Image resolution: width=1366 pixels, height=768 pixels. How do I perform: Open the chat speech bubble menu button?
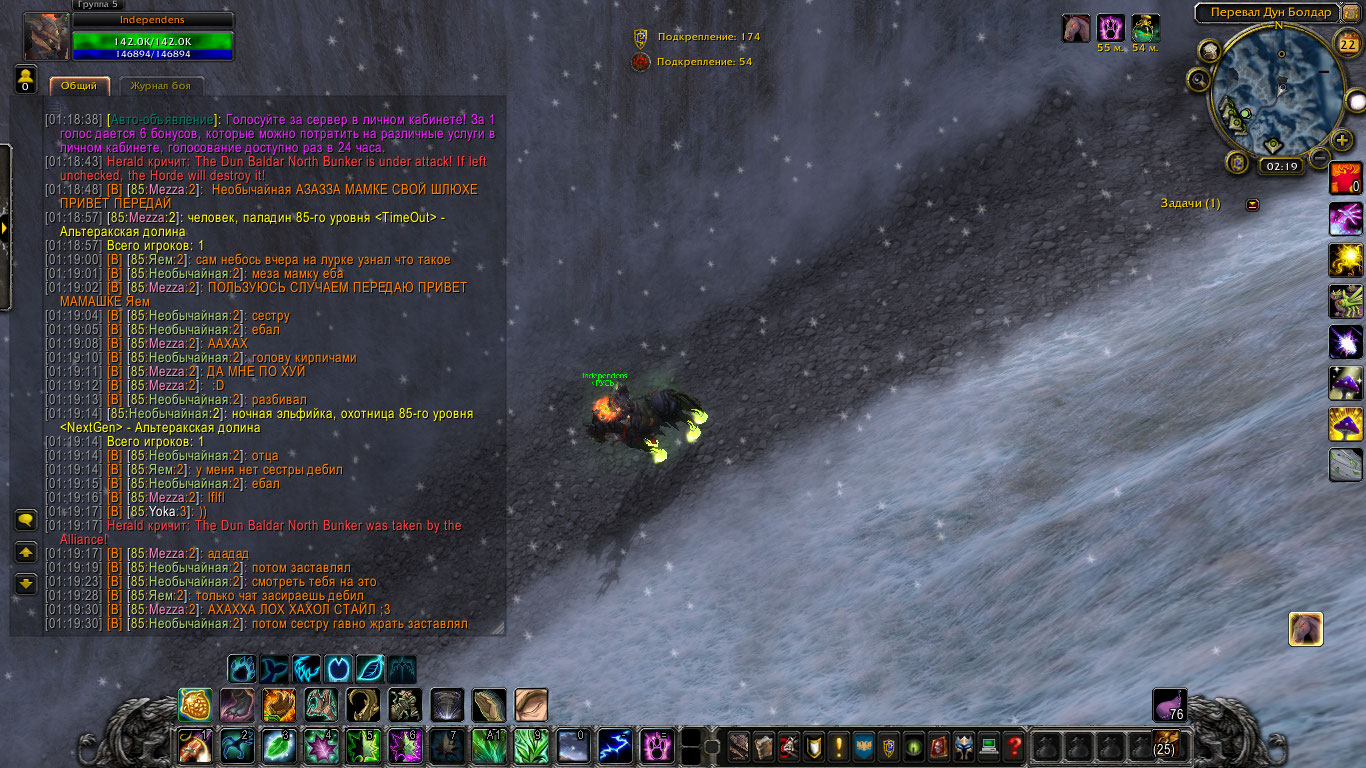point(26,520)
